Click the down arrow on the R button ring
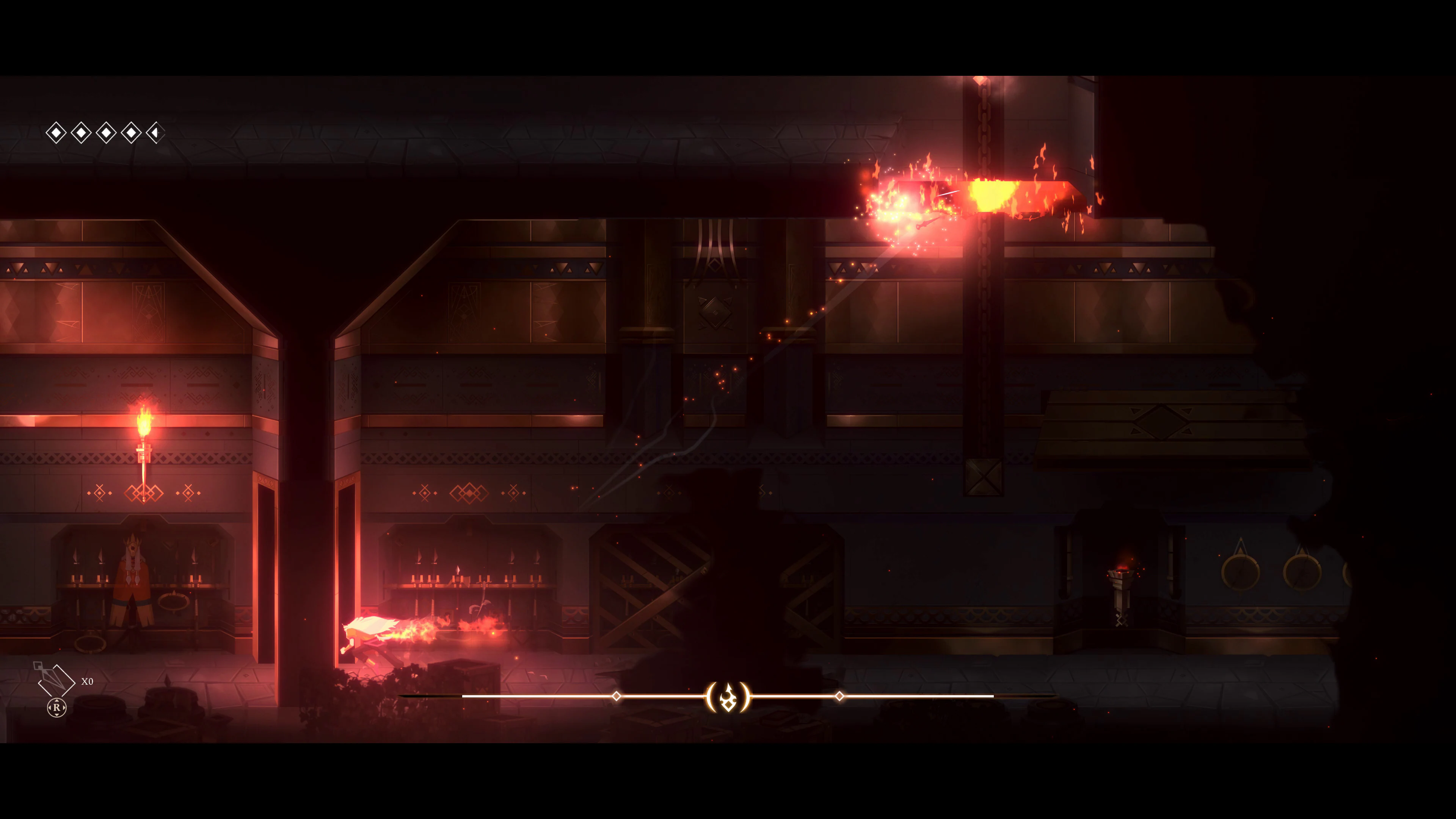Image resolution: width=1456 pixels, height=819 pixels. pos(56,715)
